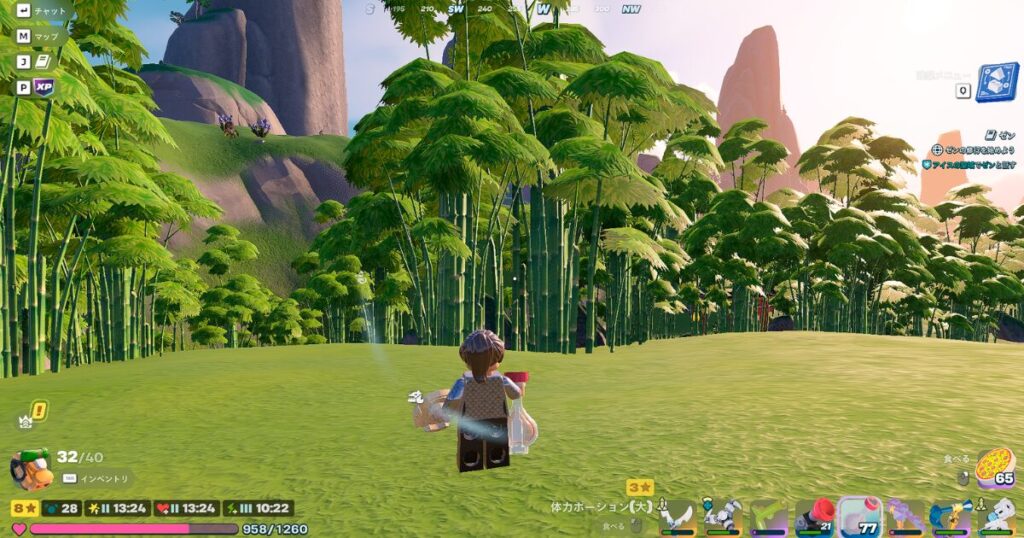Select the red plunger slot showing 21
The width and height of the screenshot is (1024, 538).
click(x=814, y=515)
